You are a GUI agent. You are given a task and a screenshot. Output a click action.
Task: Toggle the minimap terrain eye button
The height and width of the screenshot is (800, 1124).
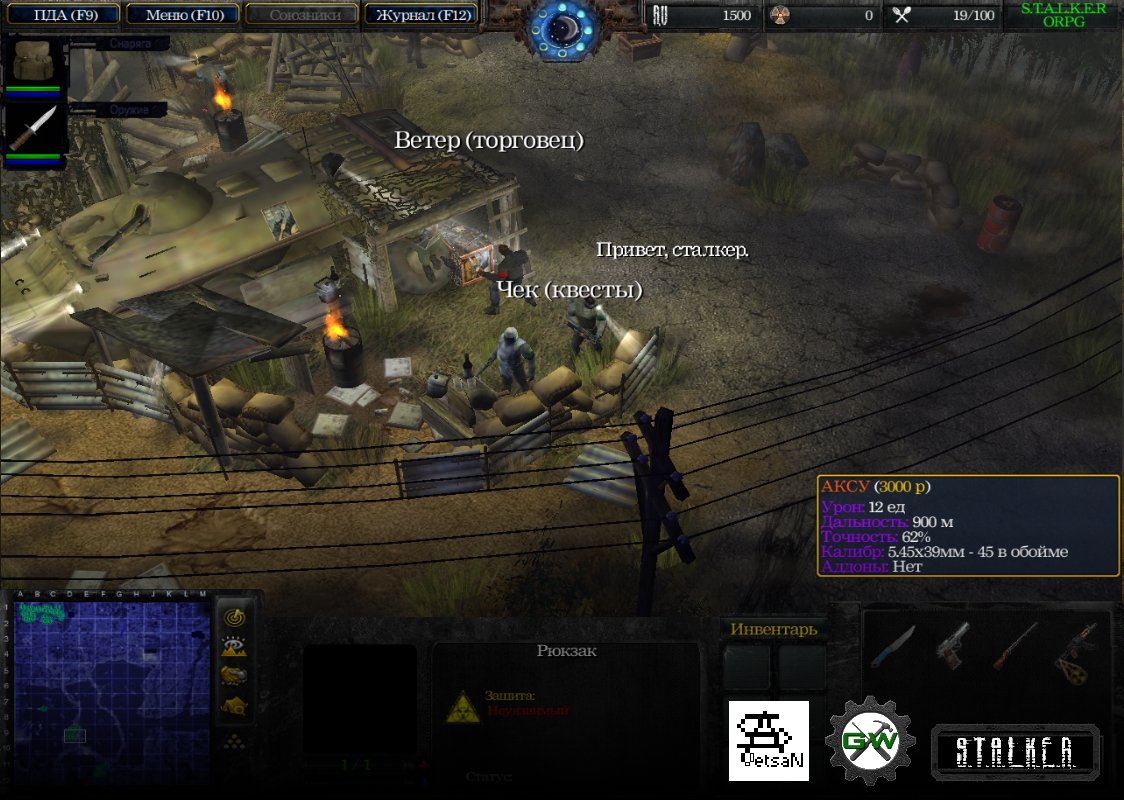pos(234,647)
